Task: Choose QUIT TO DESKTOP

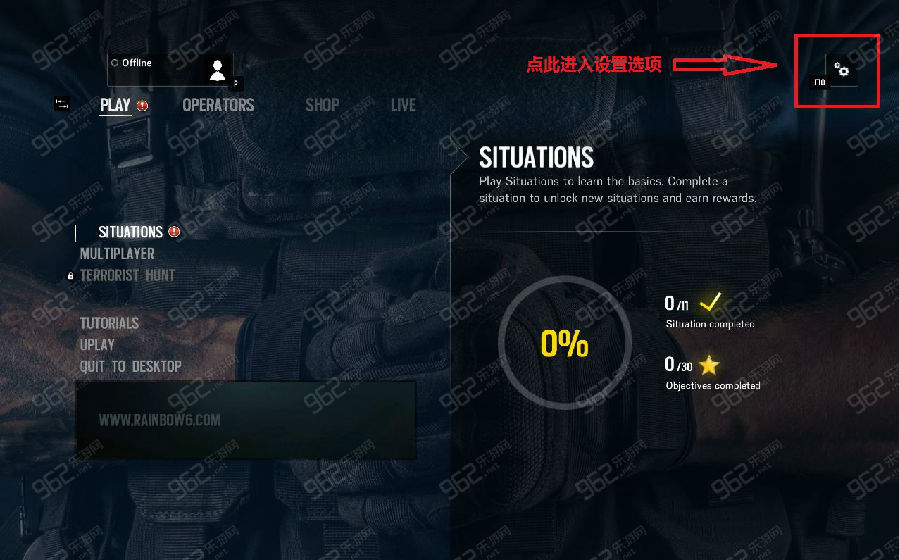Action: click(x=131, y=367)
